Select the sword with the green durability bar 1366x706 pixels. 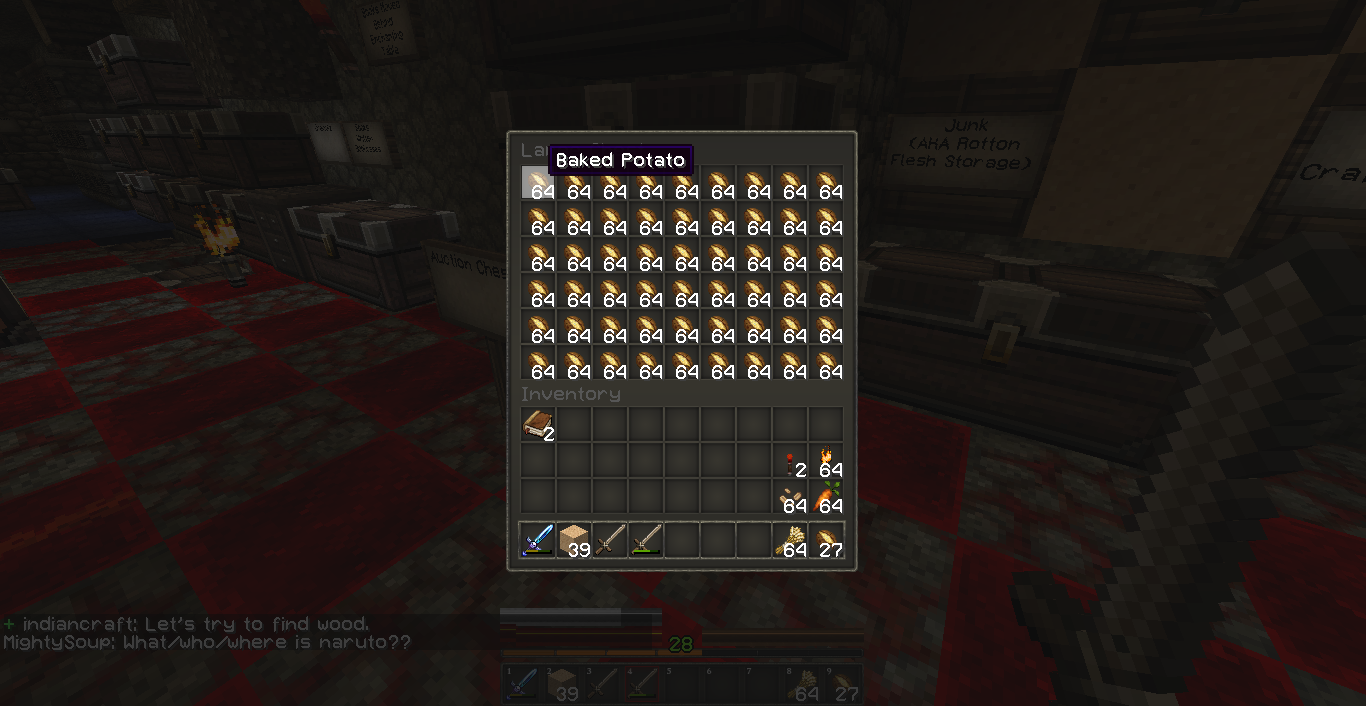click(x=646, y=540)
